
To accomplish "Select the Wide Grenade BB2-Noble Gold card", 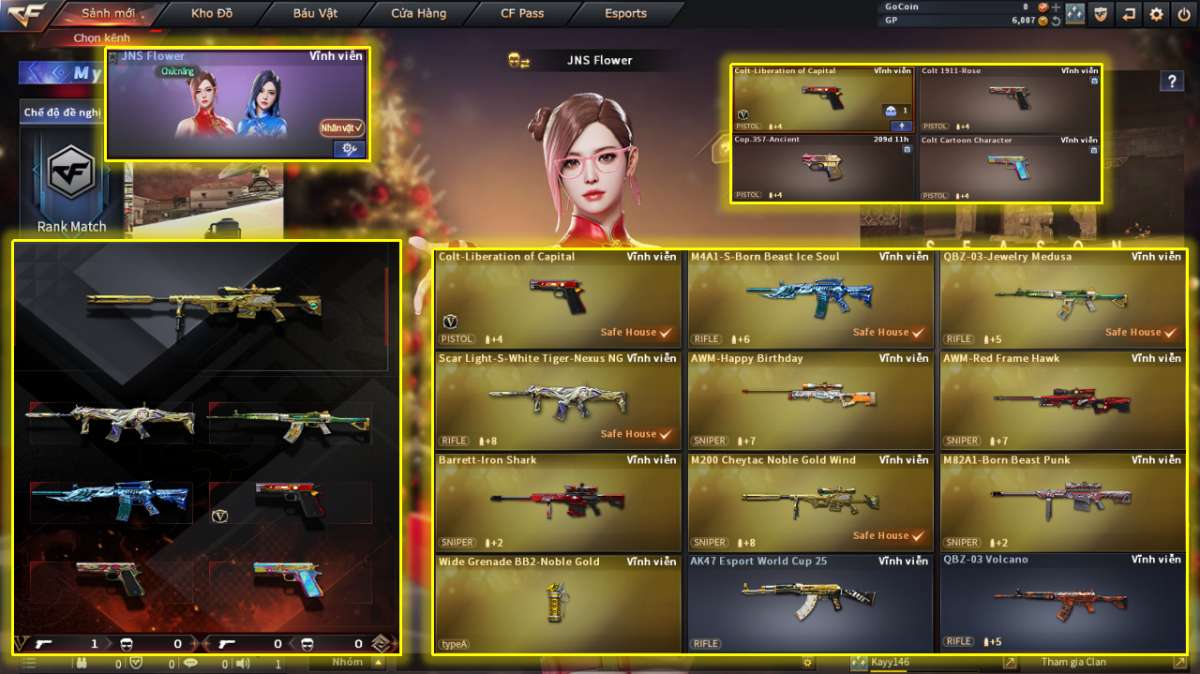I will pos(558,602).
